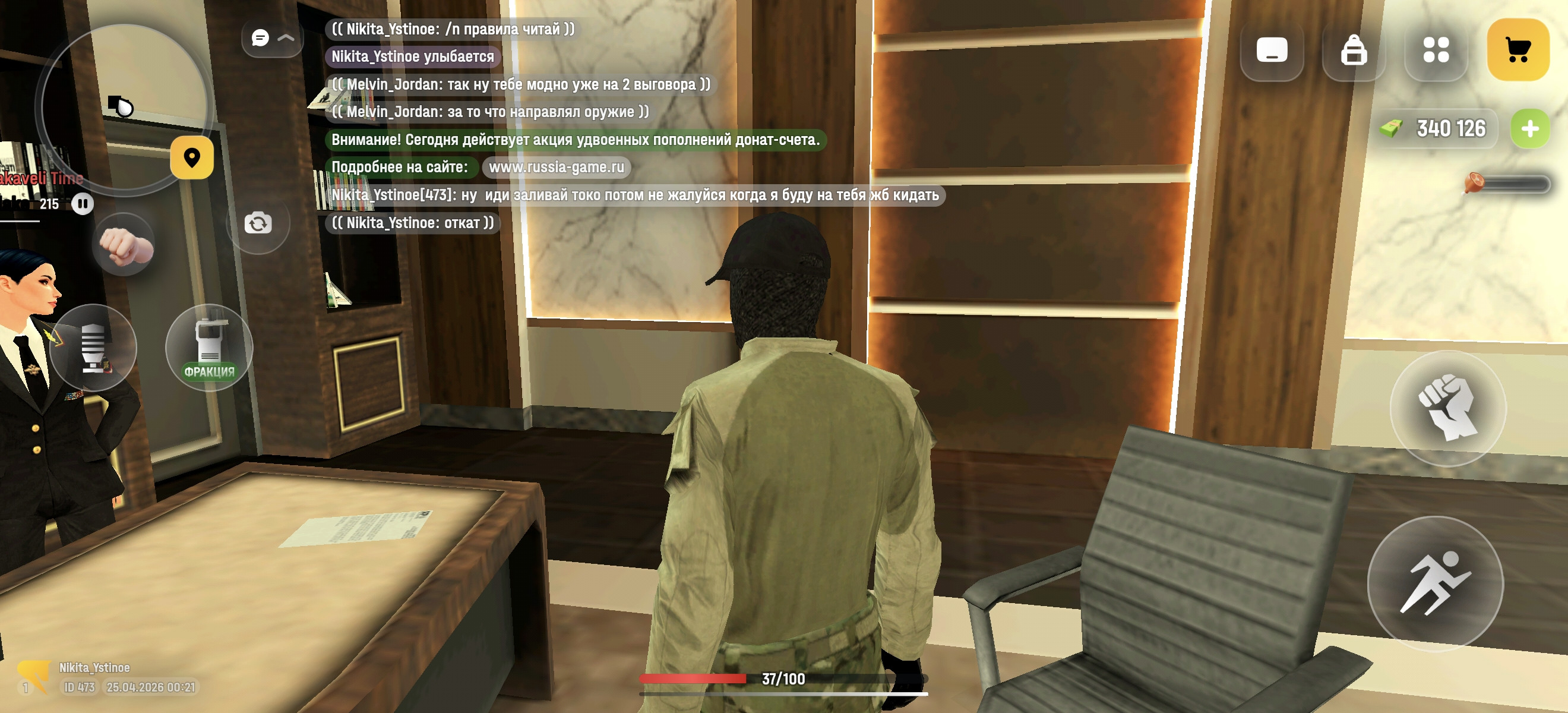Select the money counter showing 340 126
This screenshot has width=1568, height=713.
click(1438, 128)
